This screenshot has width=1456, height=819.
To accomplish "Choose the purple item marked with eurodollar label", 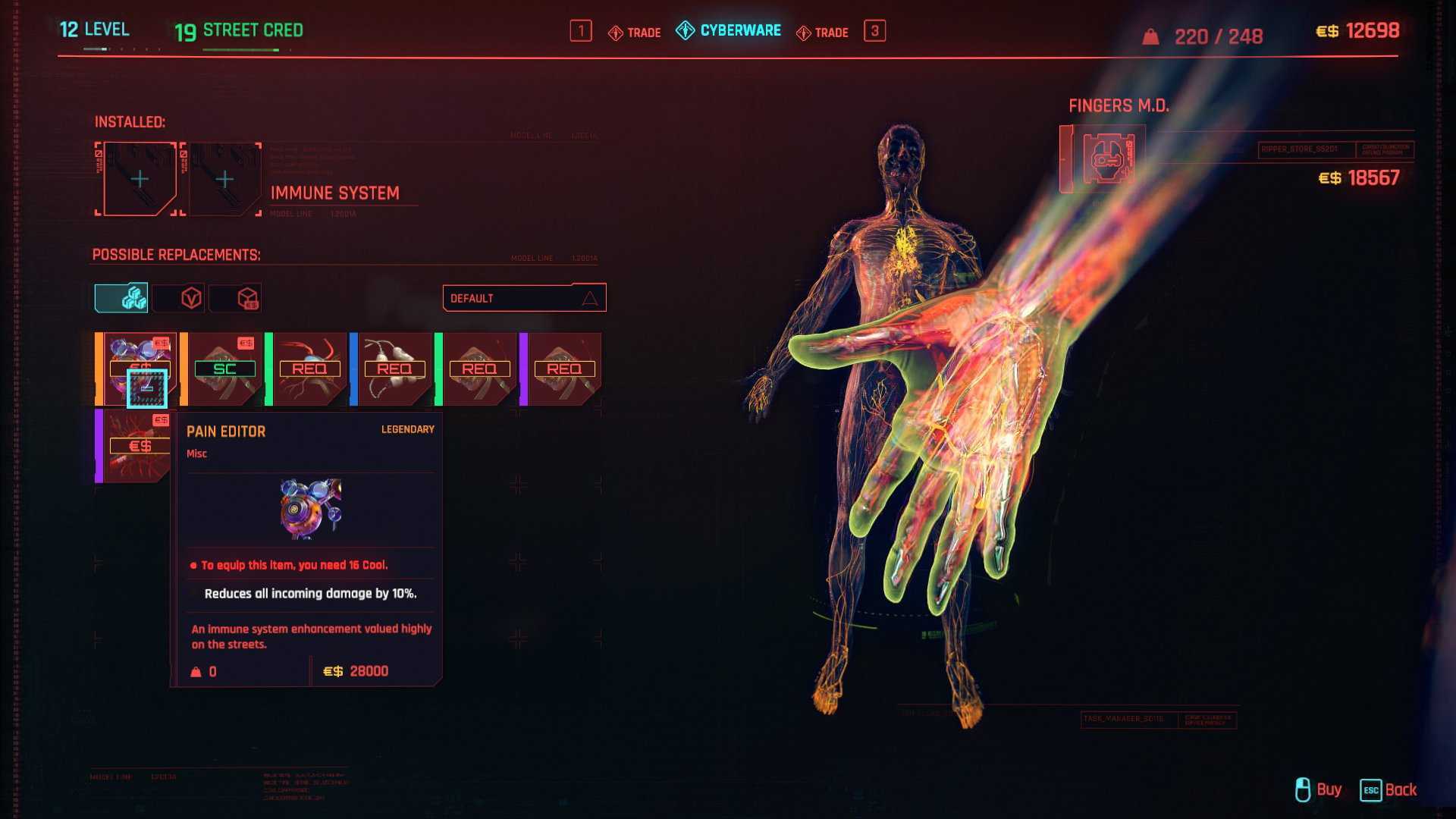I will tap(136, 446).
